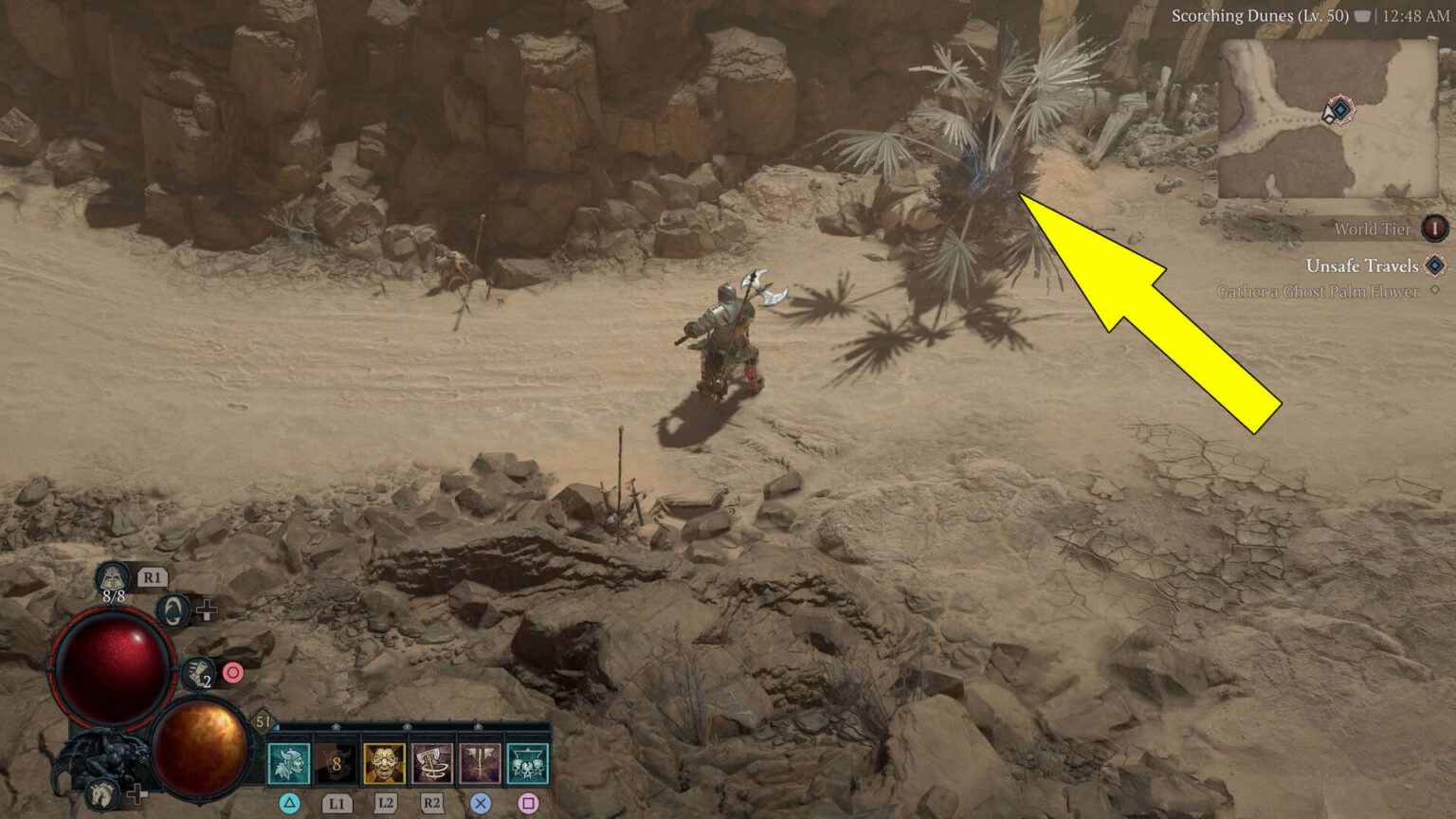Select the Gather a Ghost Palm Flower objective

point(1316,291)
